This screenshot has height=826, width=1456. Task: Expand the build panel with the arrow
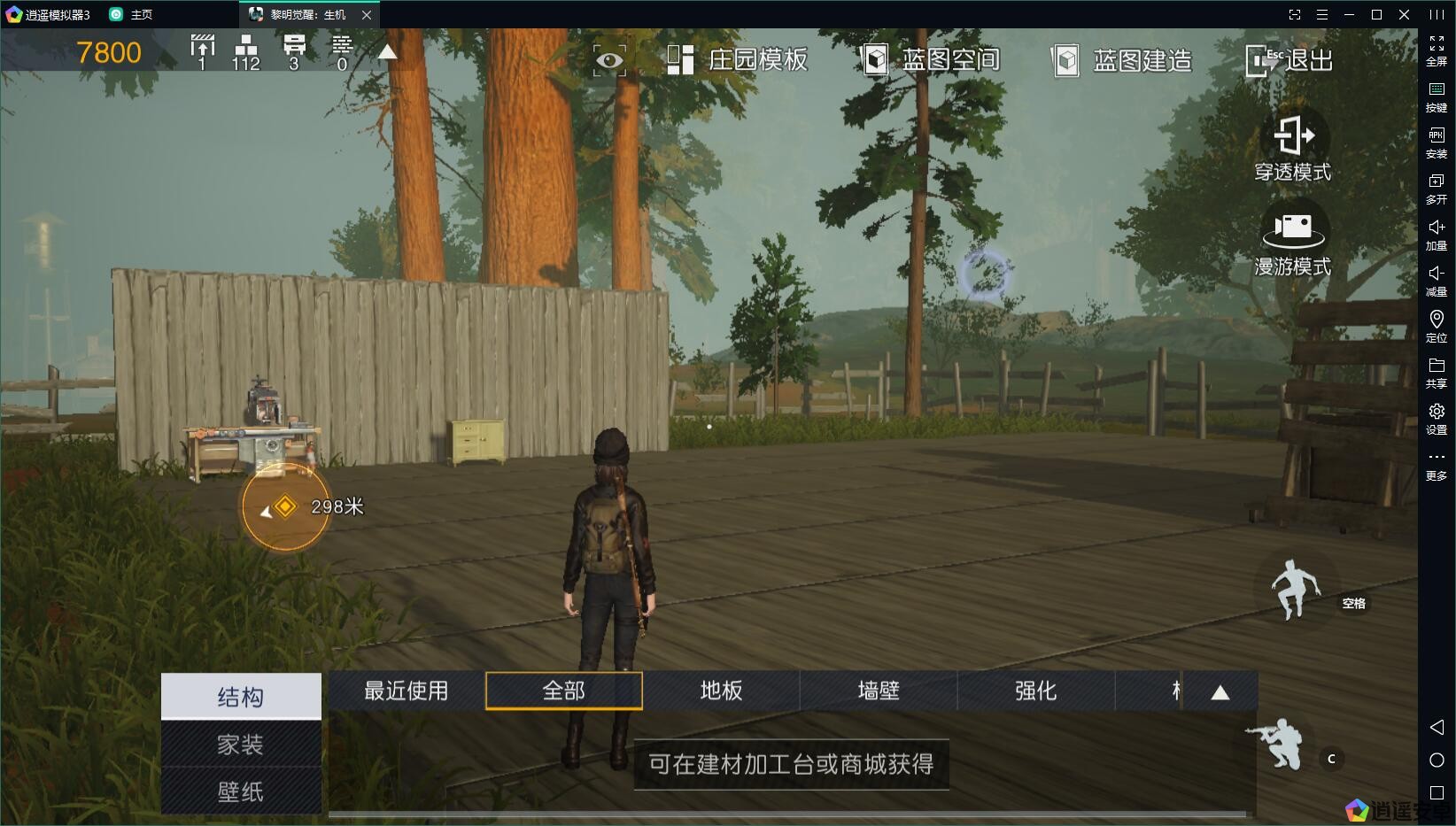[1220, 692]
